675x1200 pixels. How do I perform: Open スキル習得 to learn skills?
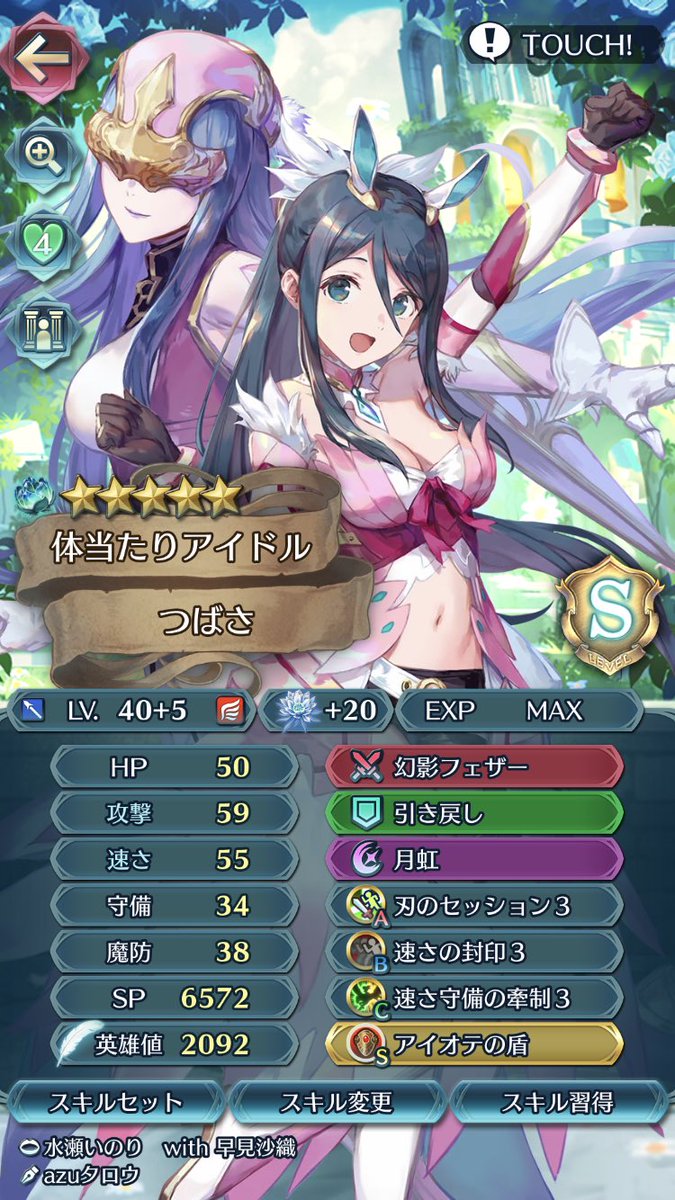point(557,1103)
